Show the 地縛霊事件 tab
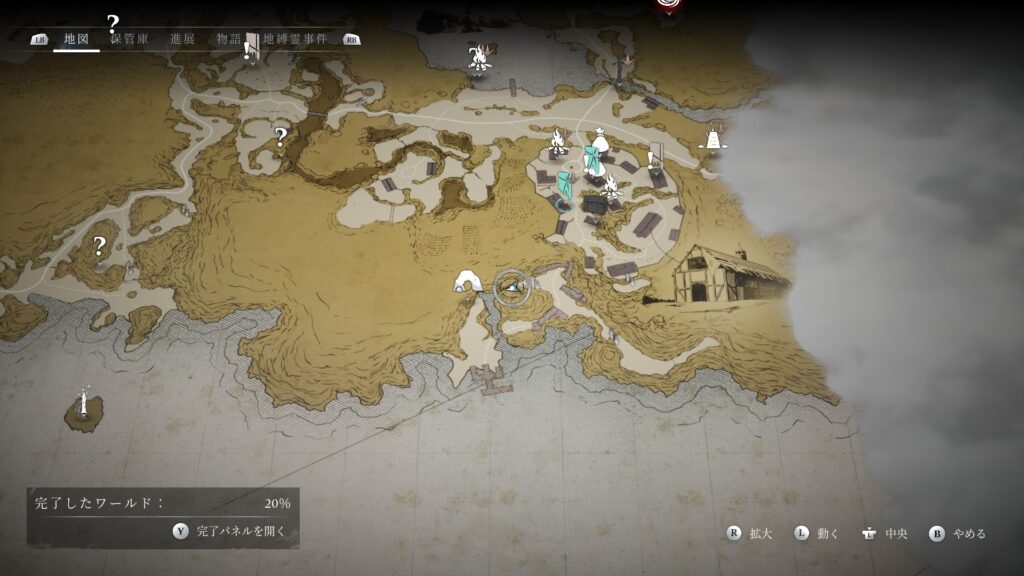 coord(295,39)
